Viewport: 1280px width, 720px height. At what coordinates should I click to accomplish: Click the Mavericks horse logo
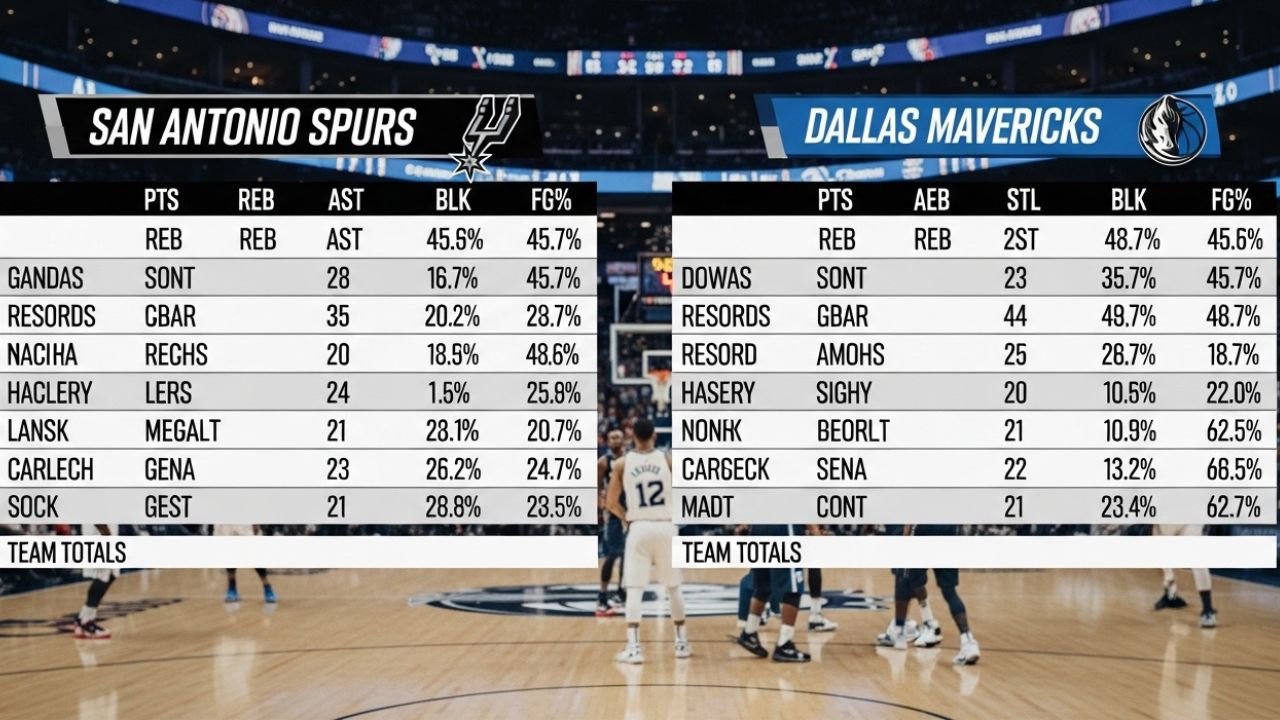point(1171,129)
